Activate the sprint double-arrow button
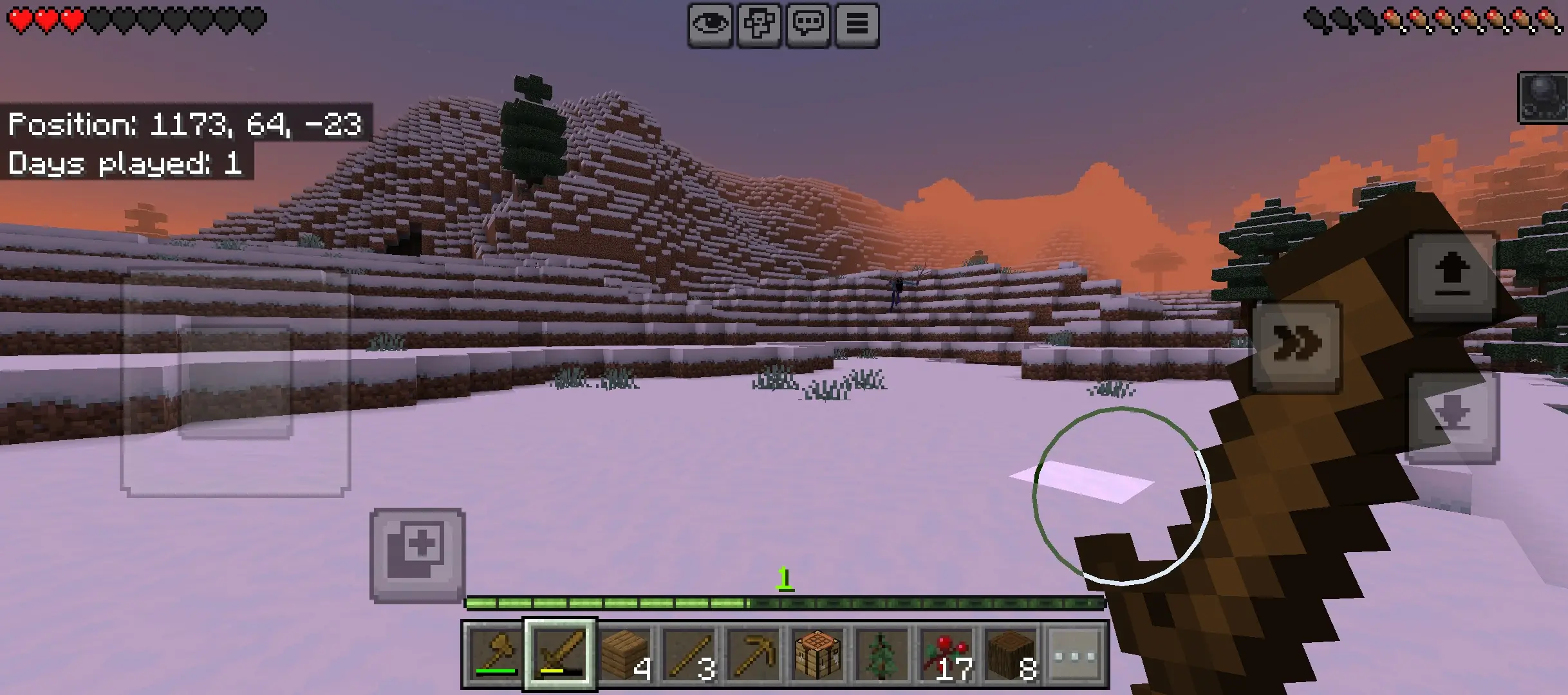The image size is (1568, 695). pos(1297,346)
